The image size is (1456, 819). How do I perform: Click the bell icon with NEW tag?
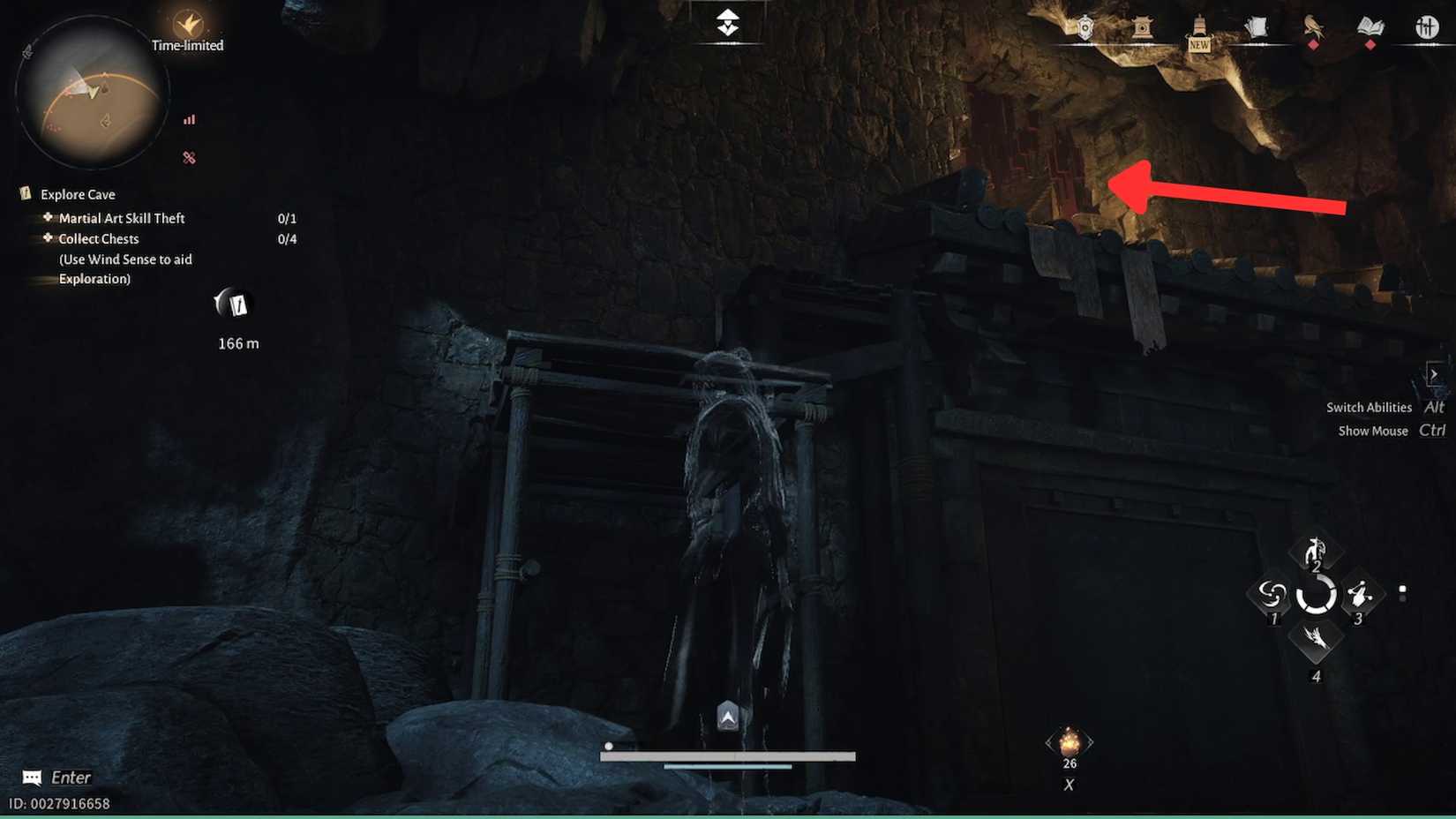pyautogui.click(x=1198, y=26)
